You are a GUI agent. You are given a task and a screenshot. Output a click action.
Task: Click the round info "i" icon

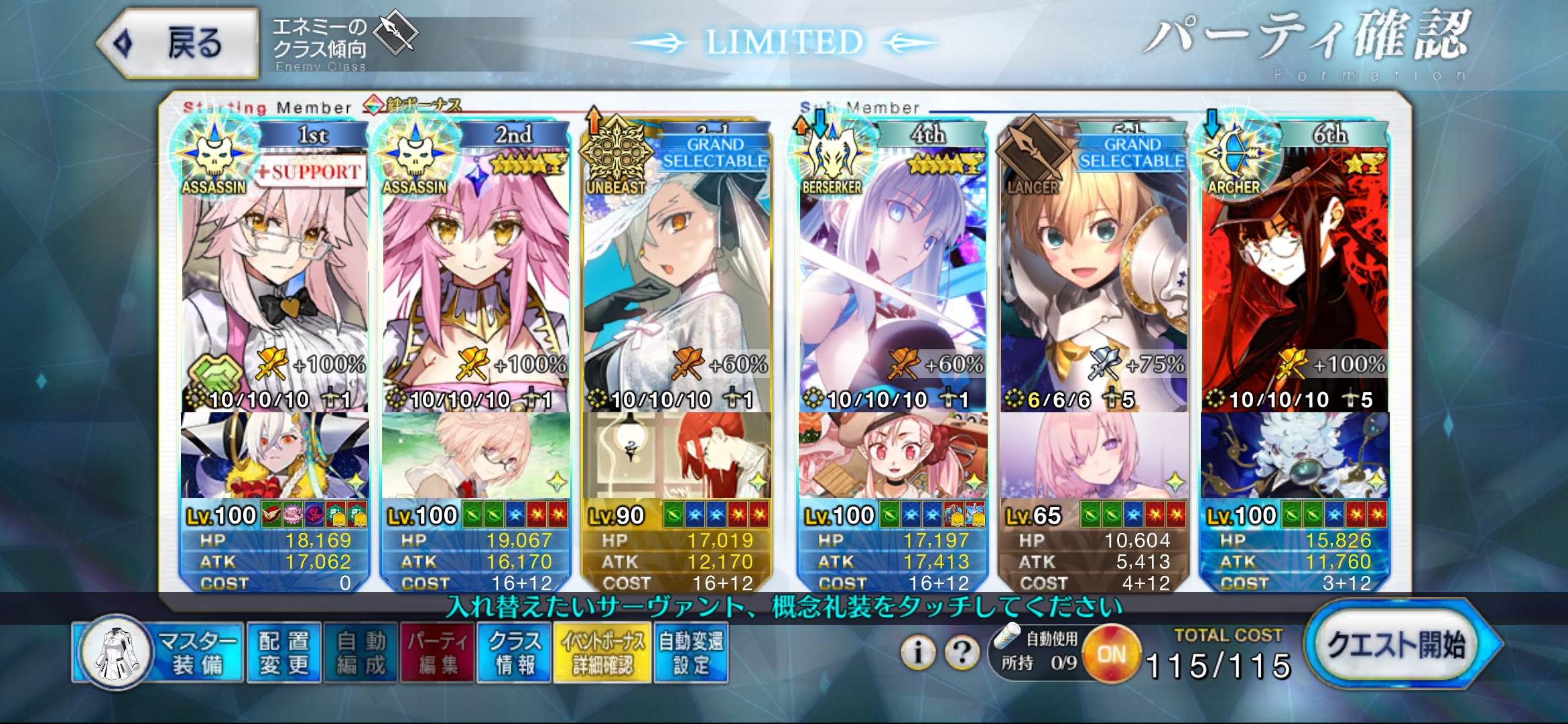coord(918,652)
